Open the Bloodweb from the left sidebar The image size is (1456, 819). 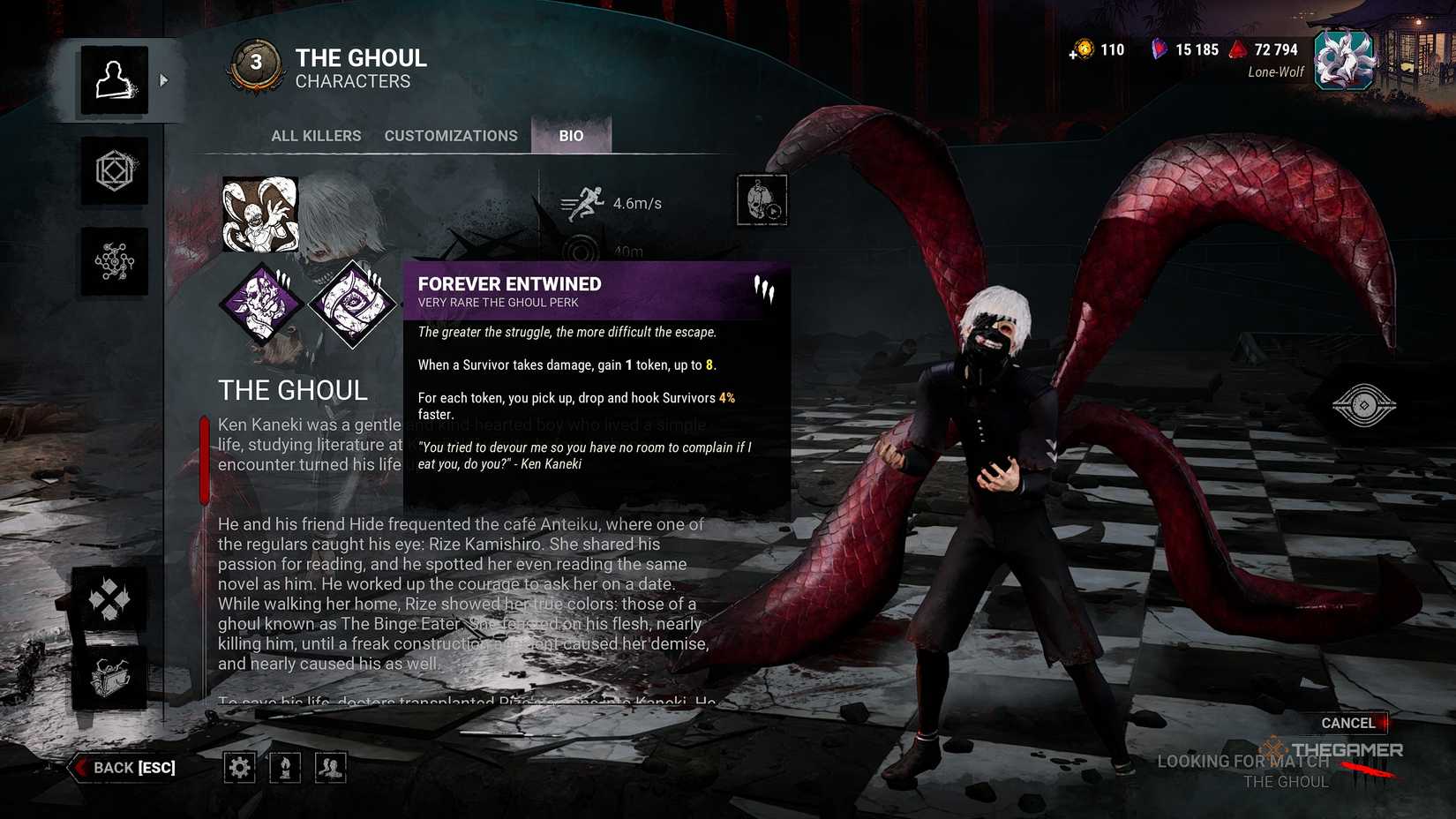coord(115,260)
